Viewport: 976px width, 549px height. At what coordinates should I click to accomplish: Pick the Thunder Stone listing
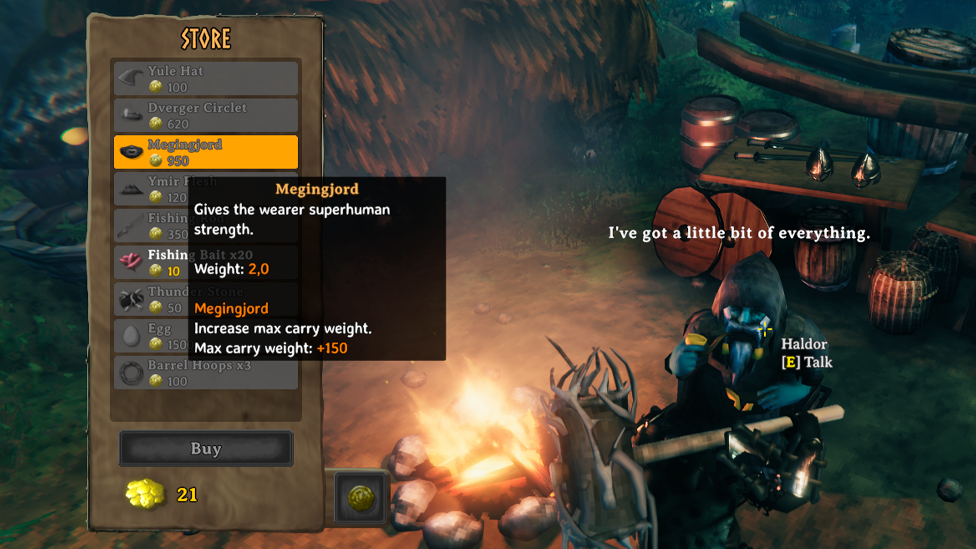[150, 299]
